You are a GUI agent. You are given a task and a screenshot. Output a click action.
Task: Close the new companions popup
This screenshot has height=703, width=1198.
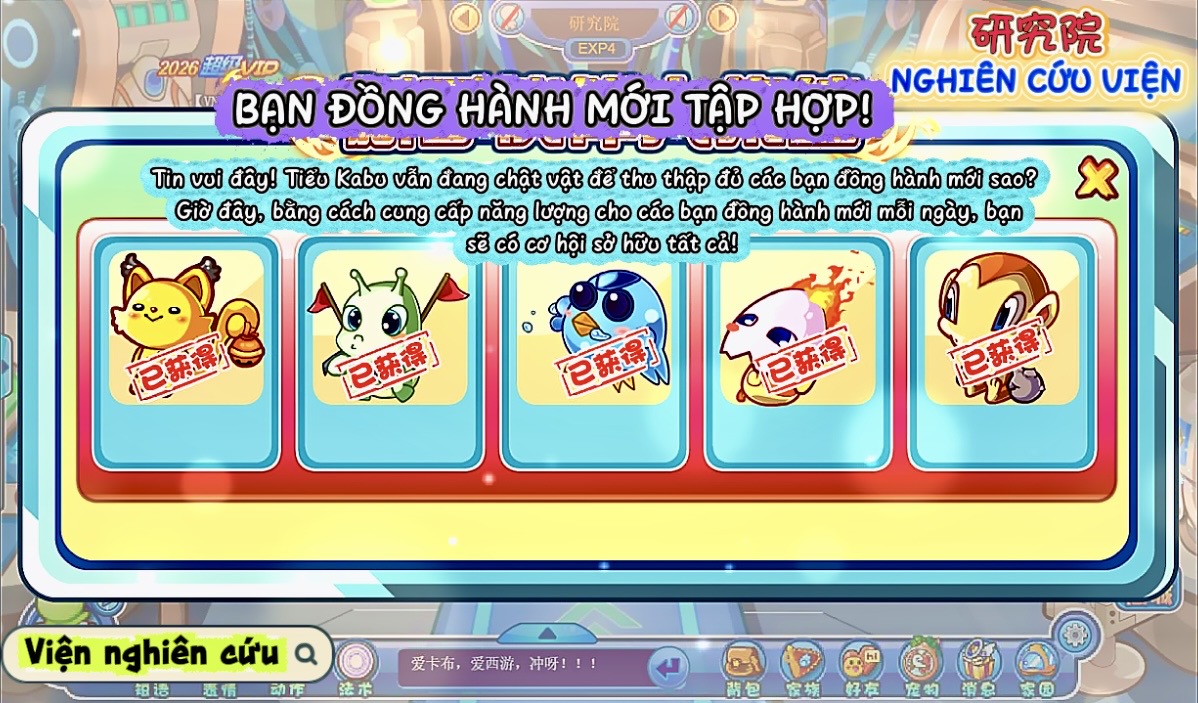tap(1096, 180)
